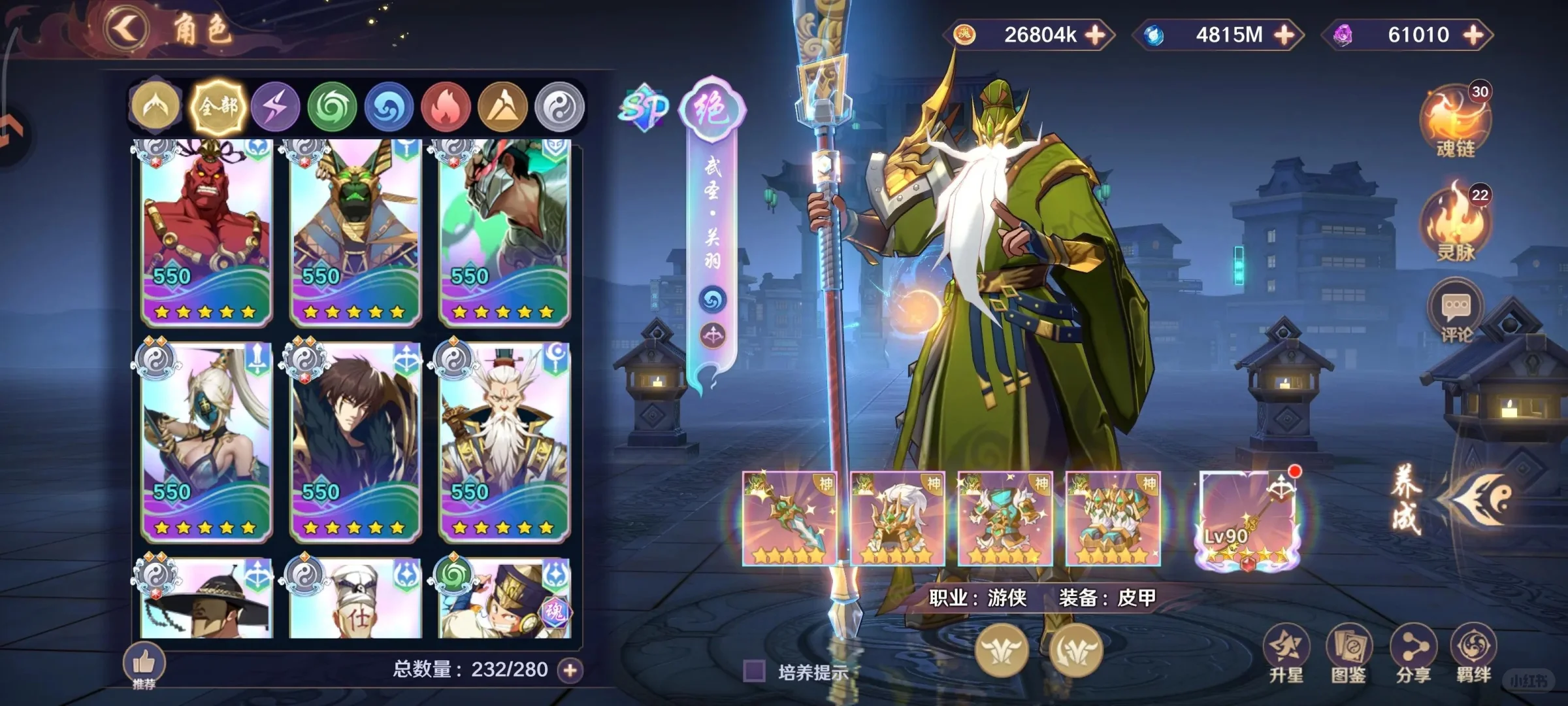The width and height of the screenshot is (1568, 706).
Task: Select the fire element filter
Action: click(x=446, y=106)
